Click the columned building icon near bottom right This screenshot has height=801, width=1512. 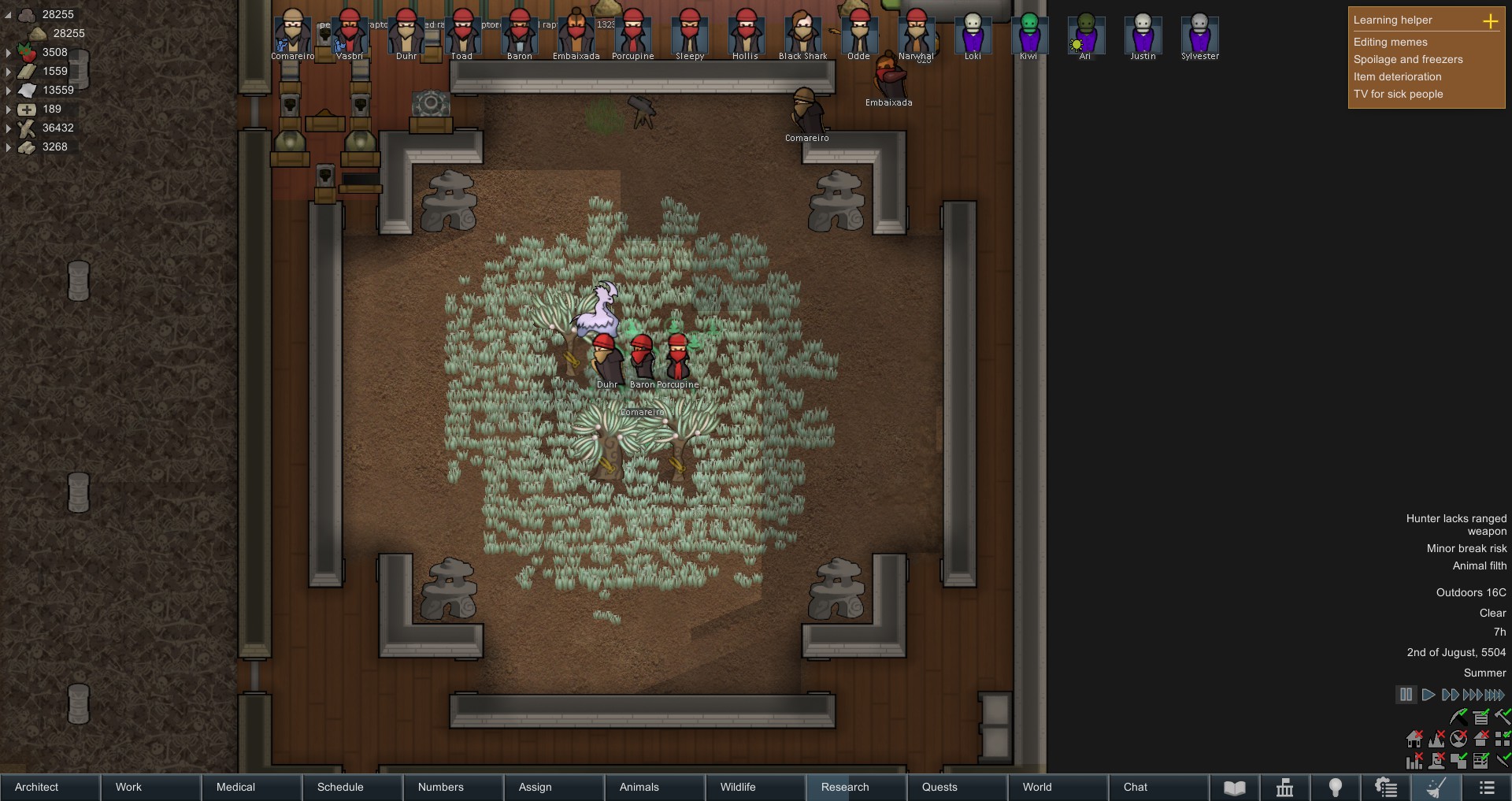tap(1285, 788)
